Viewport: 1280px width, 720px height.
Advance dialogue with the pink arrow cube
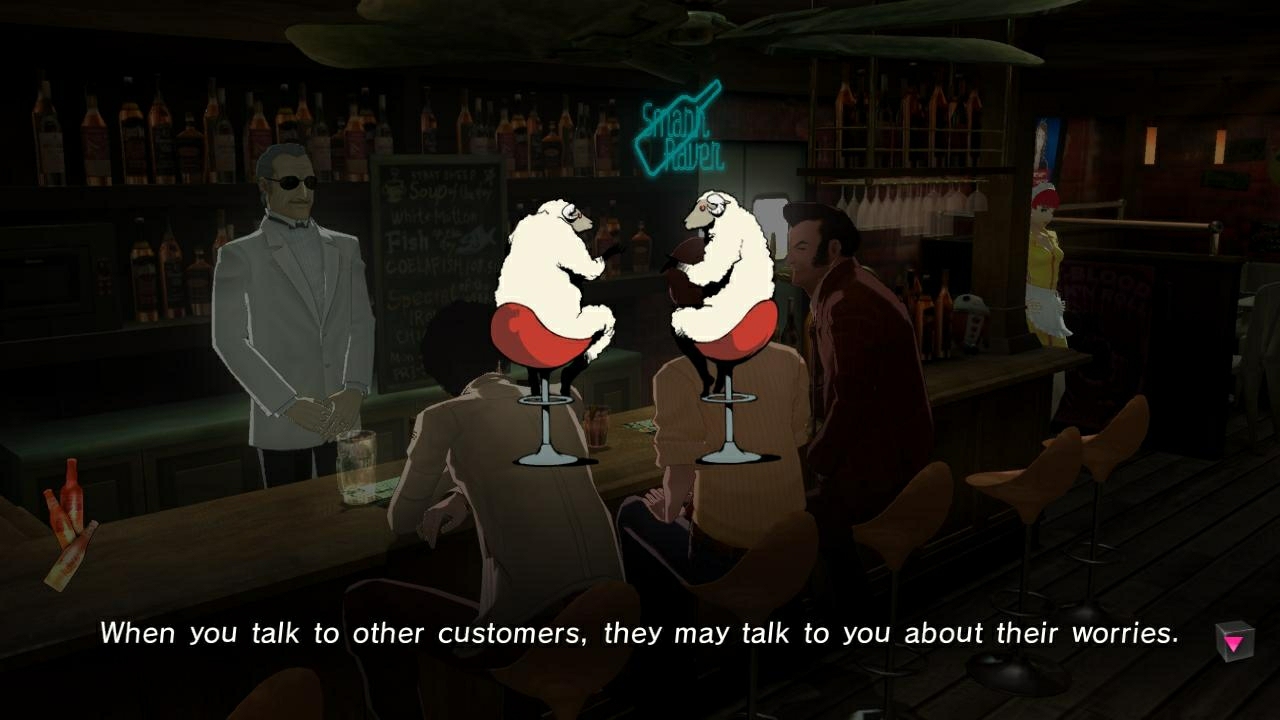click(1236, 639)
